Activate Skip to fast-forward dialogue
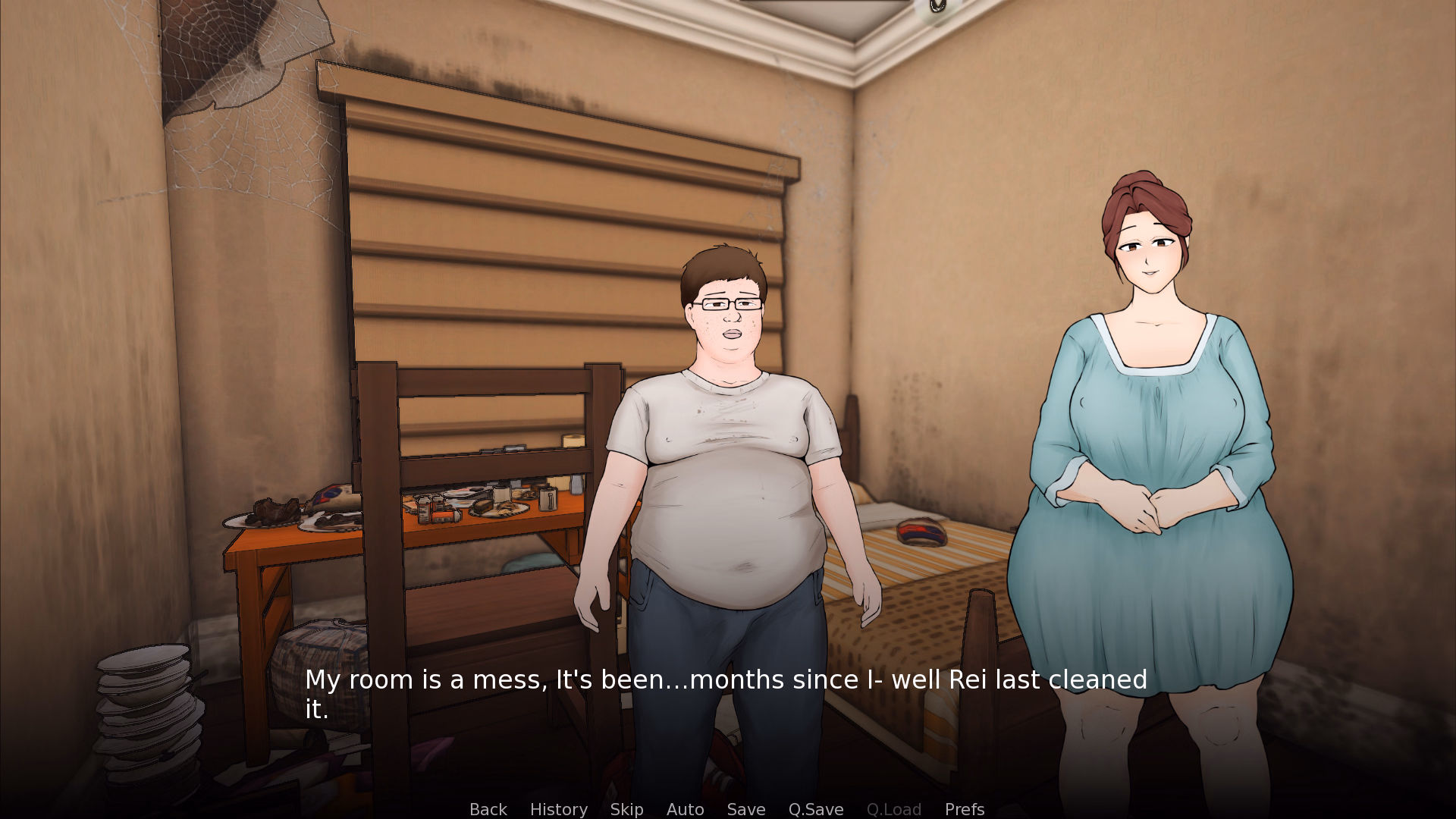Viewport: 1456px width, 819px height. (626, 809)
